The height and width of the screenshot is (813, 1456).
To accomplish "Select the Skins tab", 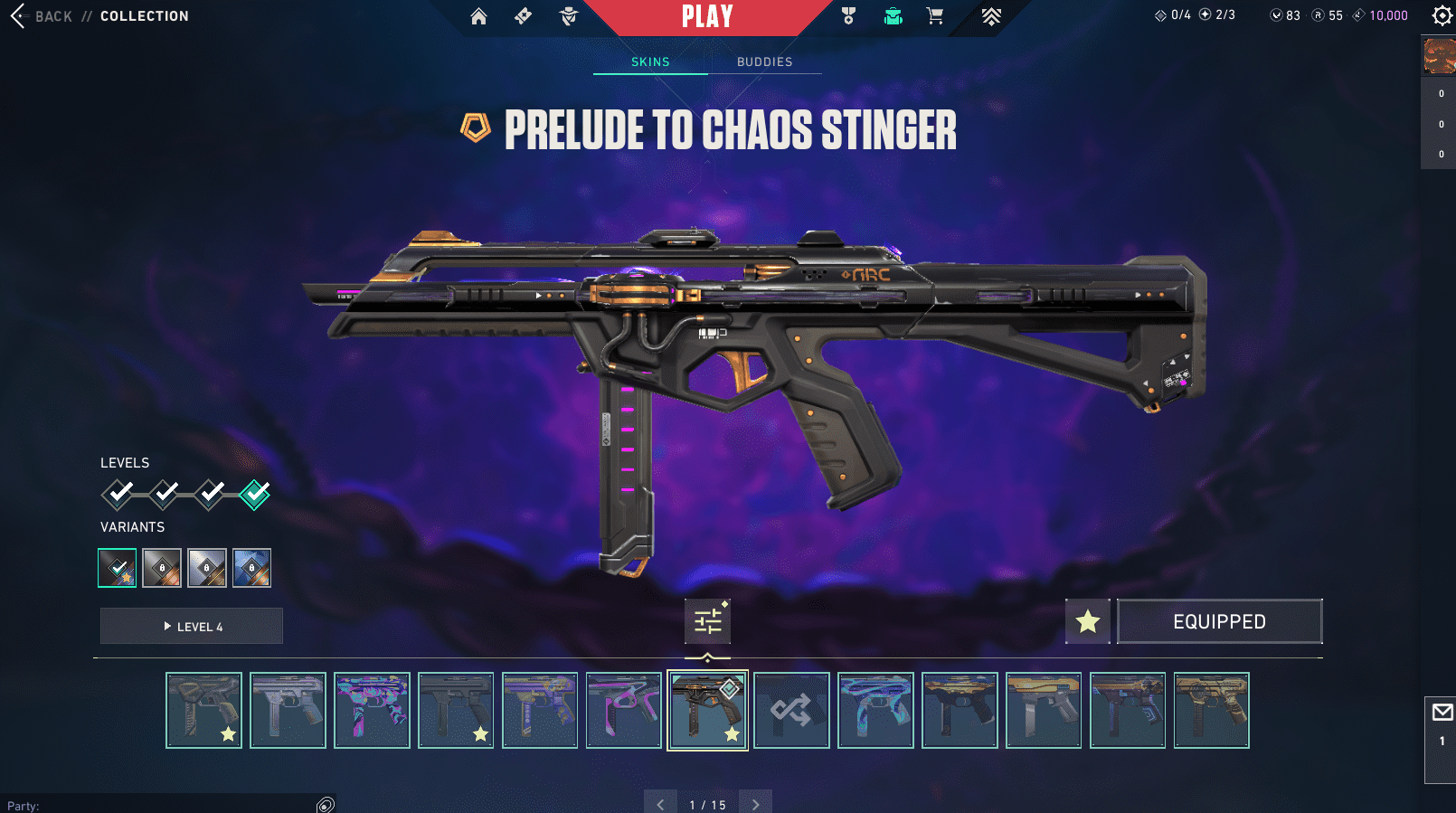I will [x=650, y=61].
